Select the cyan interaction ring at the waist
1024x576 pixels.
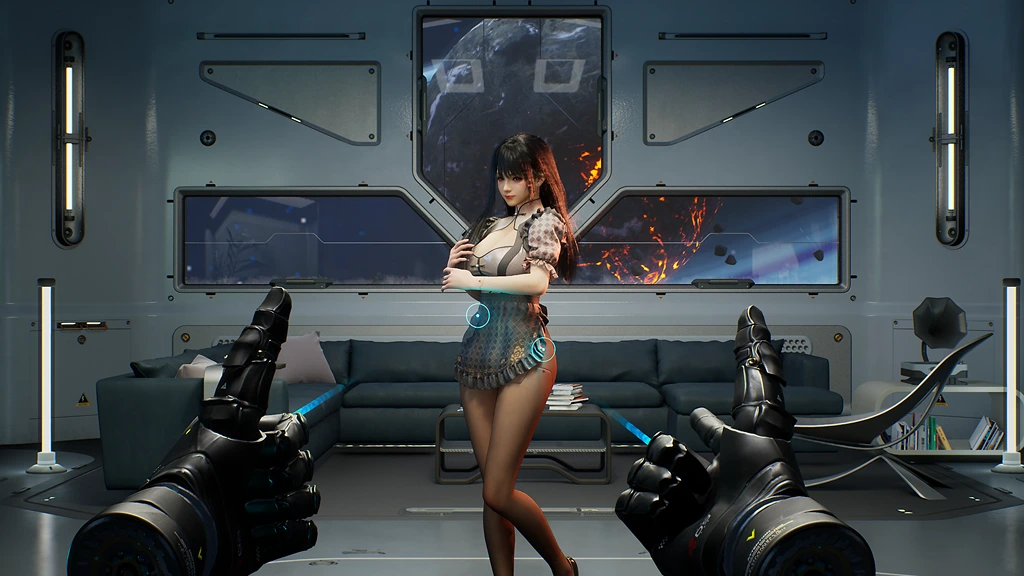pos(478,317)
